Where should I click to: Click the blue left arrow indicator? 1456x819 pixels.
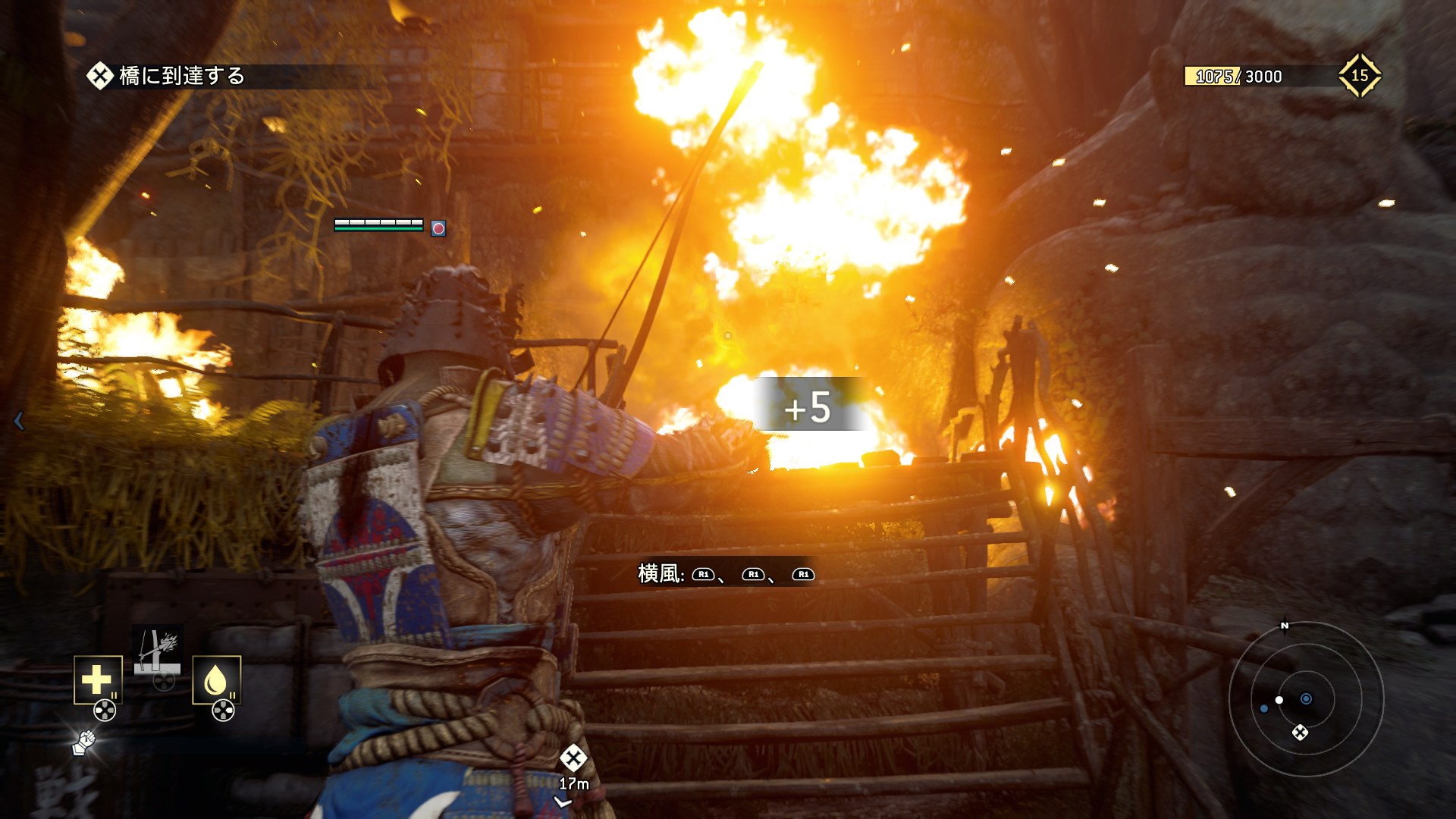19,421
